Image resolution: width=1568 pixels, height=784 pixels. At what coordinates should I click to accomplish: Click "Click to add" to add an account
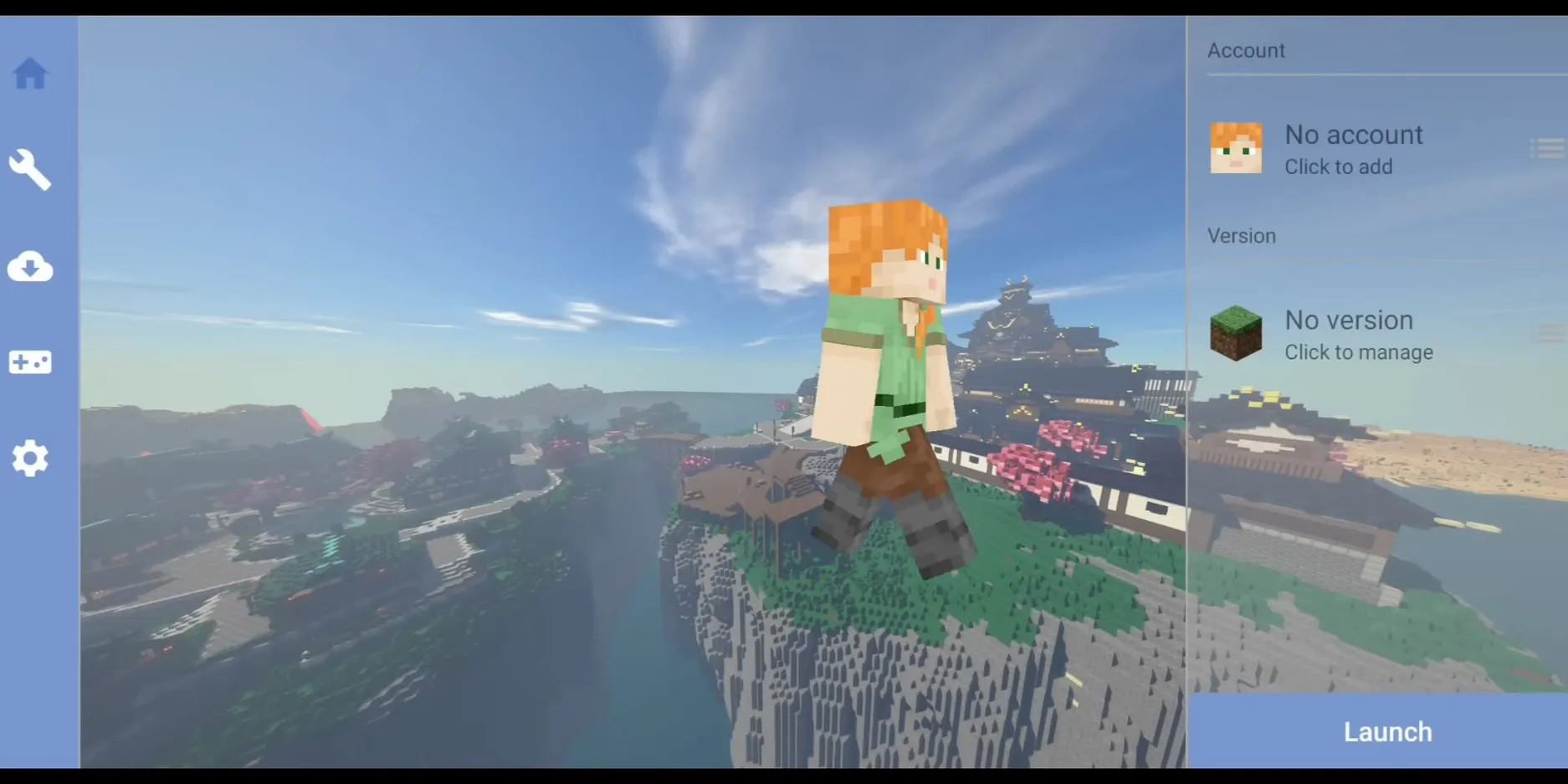click(x=1338, y=167)
